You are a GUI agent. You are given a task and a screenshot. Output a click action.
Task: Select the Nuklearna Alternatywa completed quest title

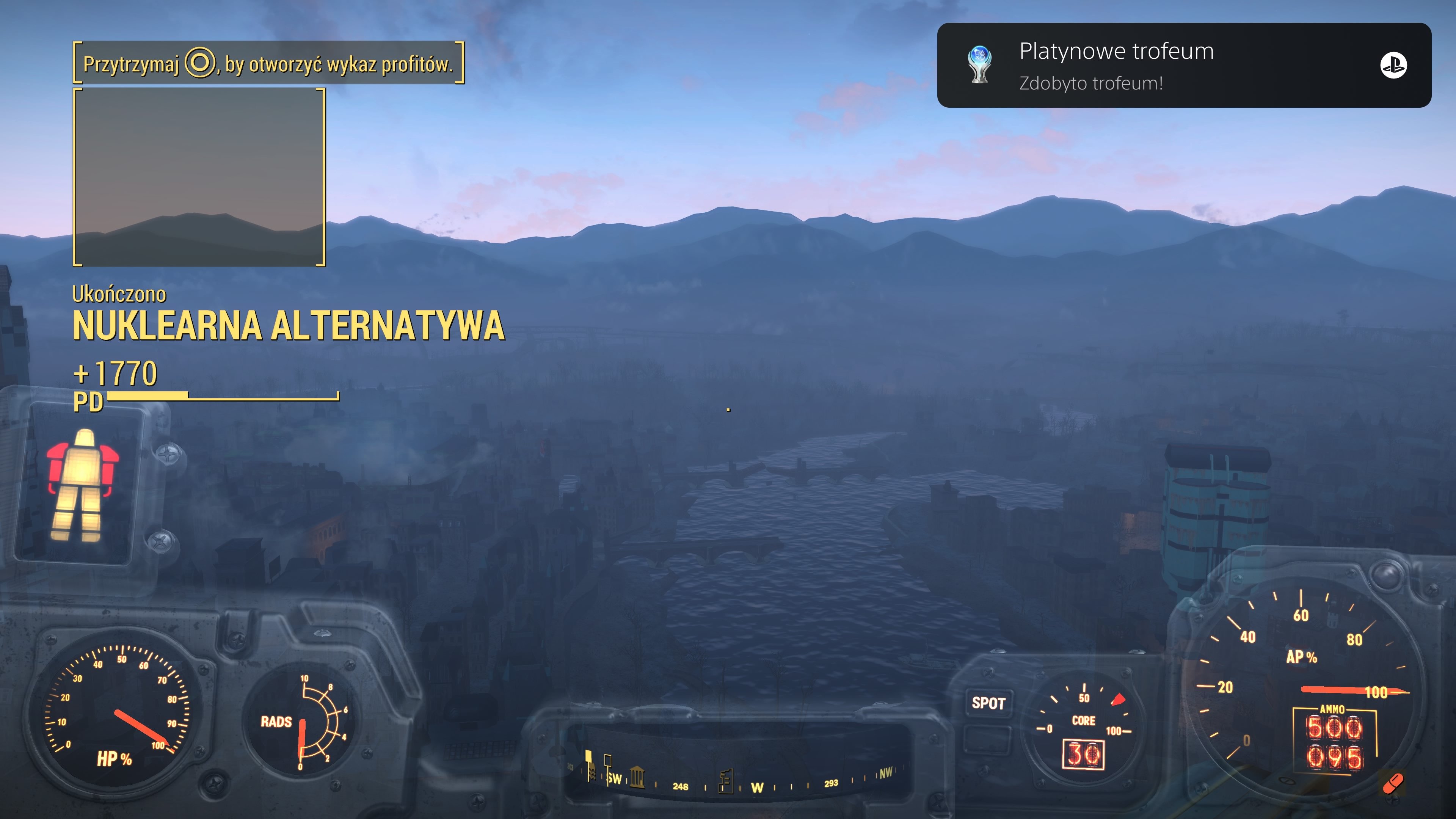point(288,326)
